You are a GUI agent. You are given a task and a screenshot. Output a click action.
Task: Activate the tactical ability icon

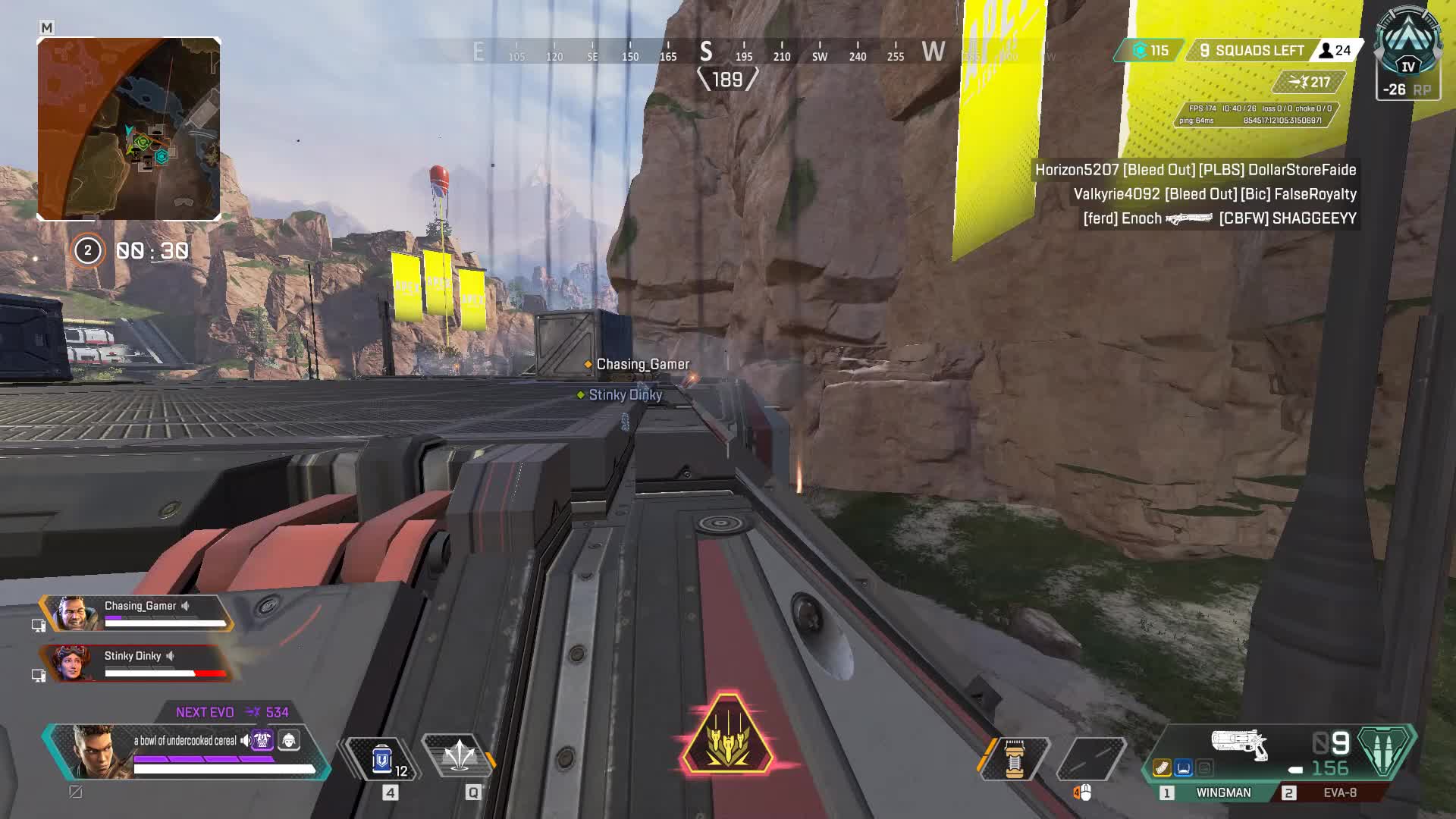tap(459, 756)
